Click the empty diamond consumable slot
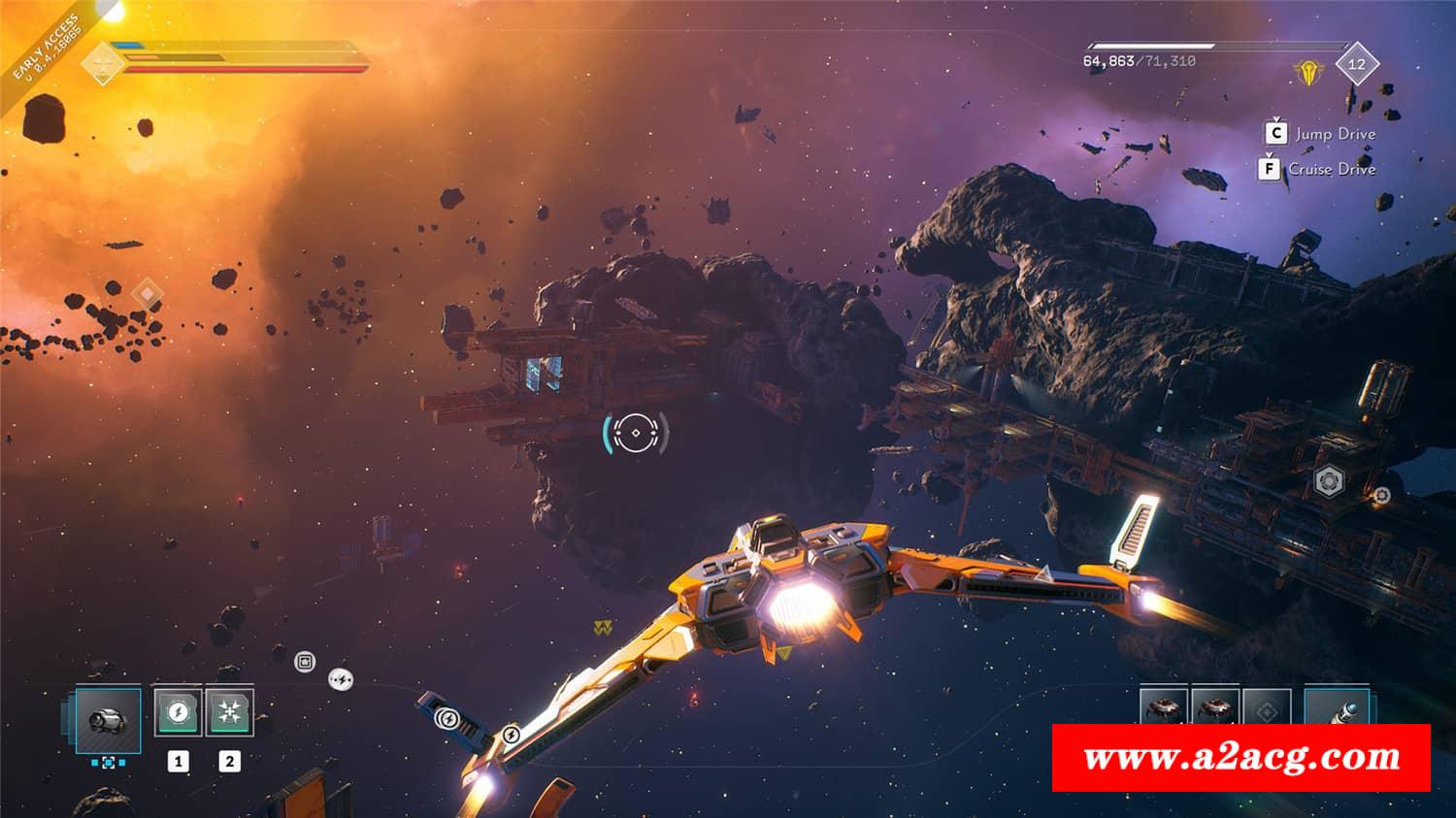The image size is (1456, 818). (x=1267, y=711)
